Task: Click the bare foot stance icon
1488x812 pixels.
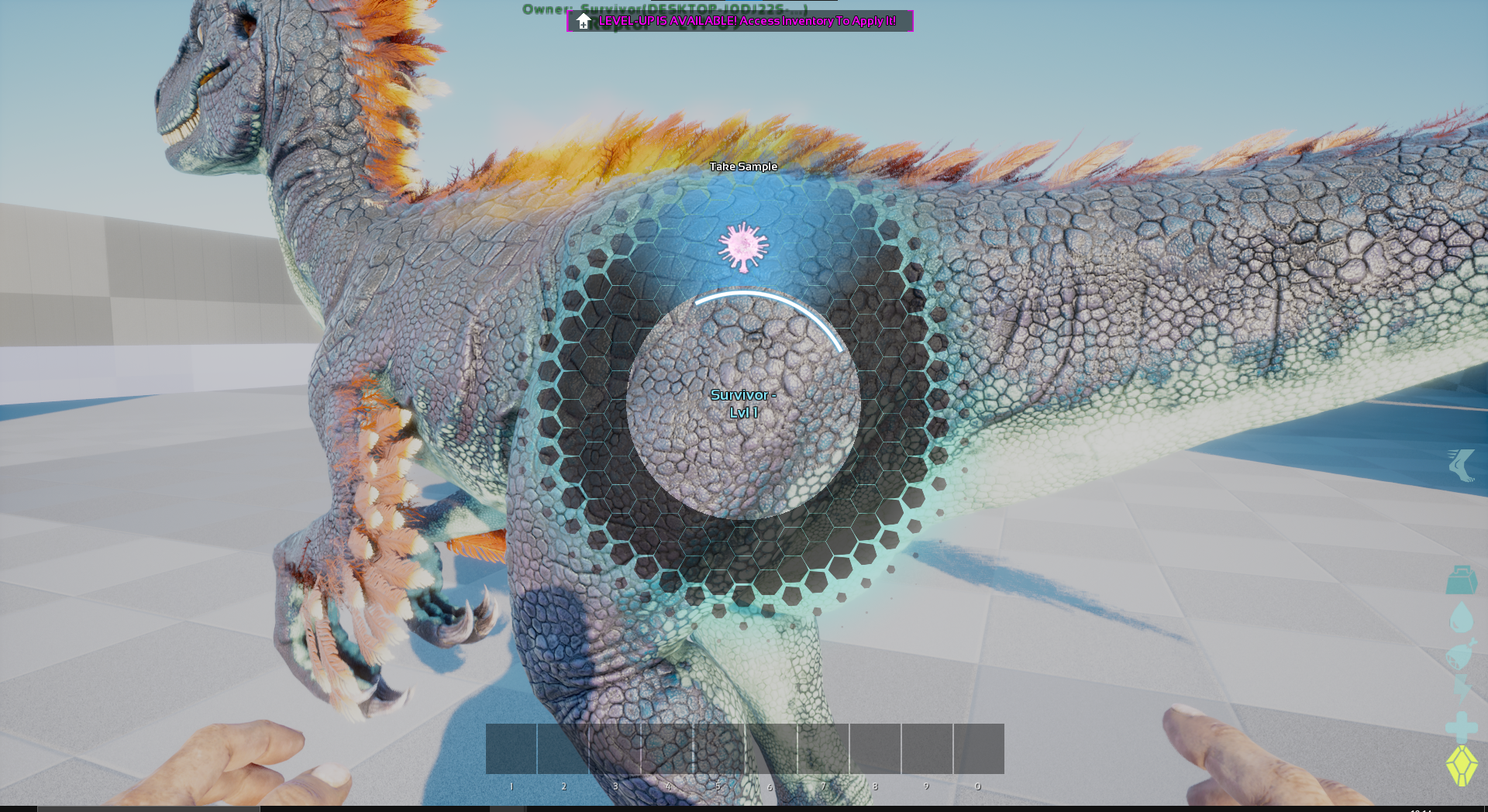Action: (x=1461, y=465)
